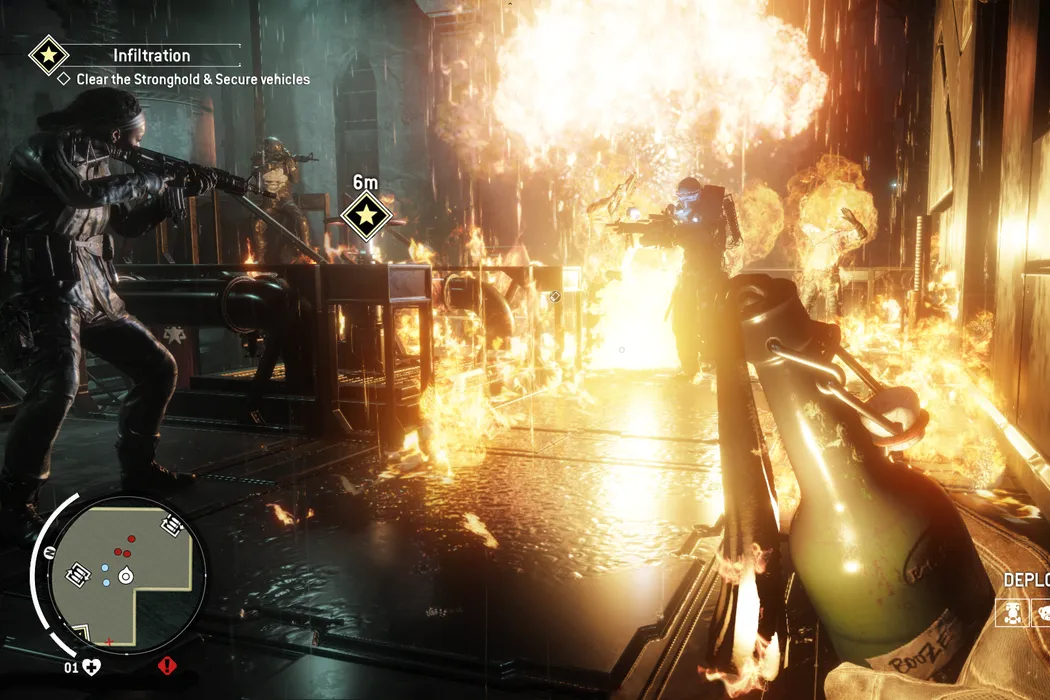
Task: Click the red exclamation alert icon
Action: [x=166, y=665]
